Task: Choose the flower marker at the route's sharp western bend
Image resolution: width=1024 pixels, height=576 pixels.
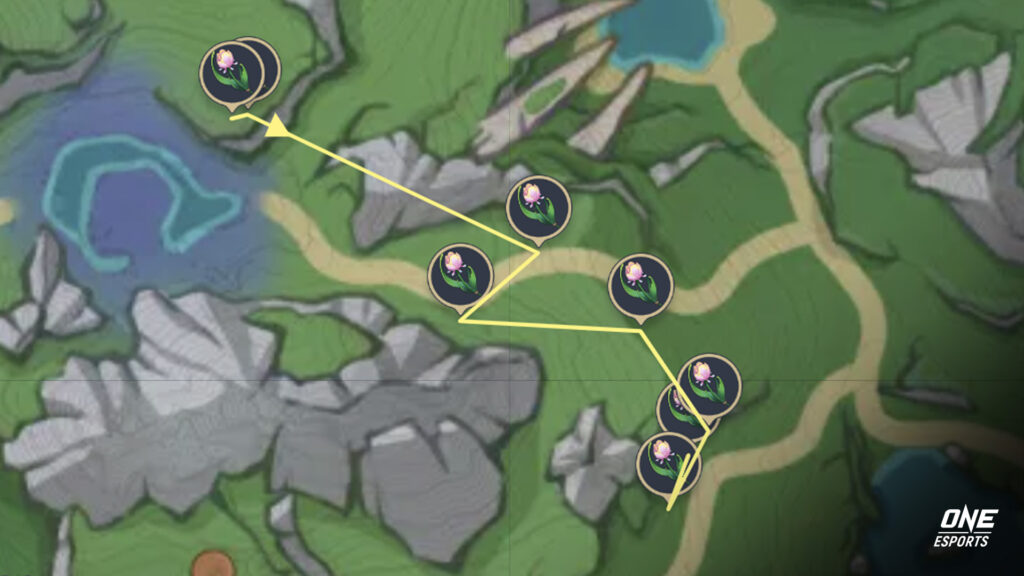Action: pyautogui.click(x=460, y=274)
